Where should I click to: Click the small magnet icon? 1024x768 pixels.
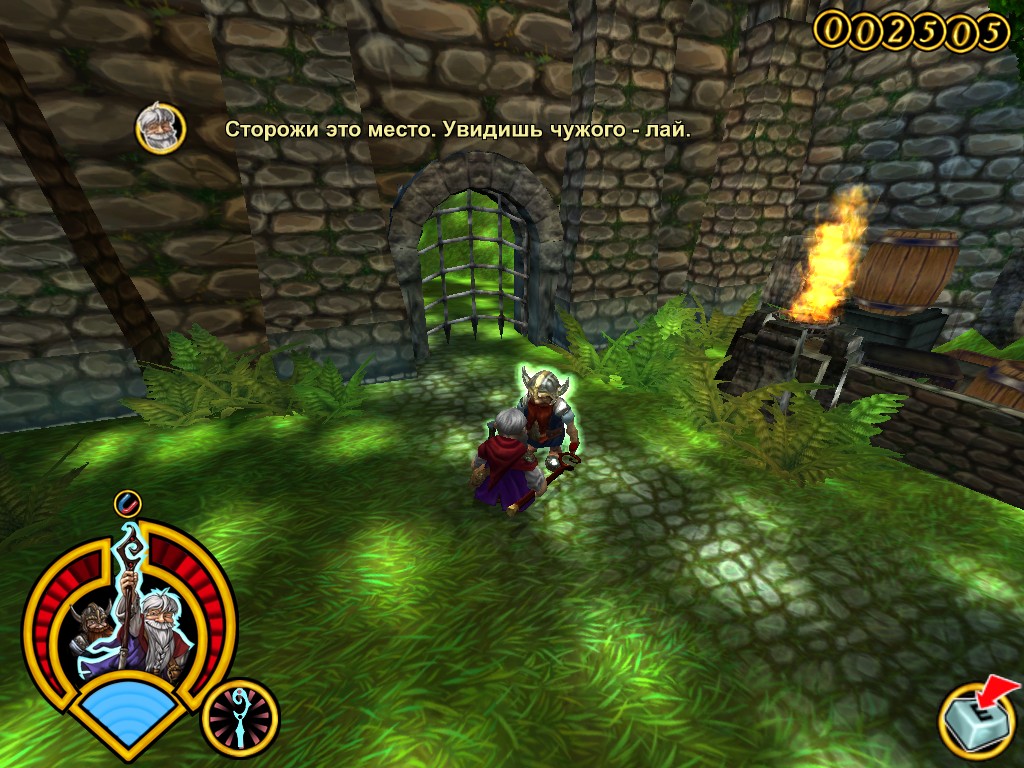click(x=127, y=503)
